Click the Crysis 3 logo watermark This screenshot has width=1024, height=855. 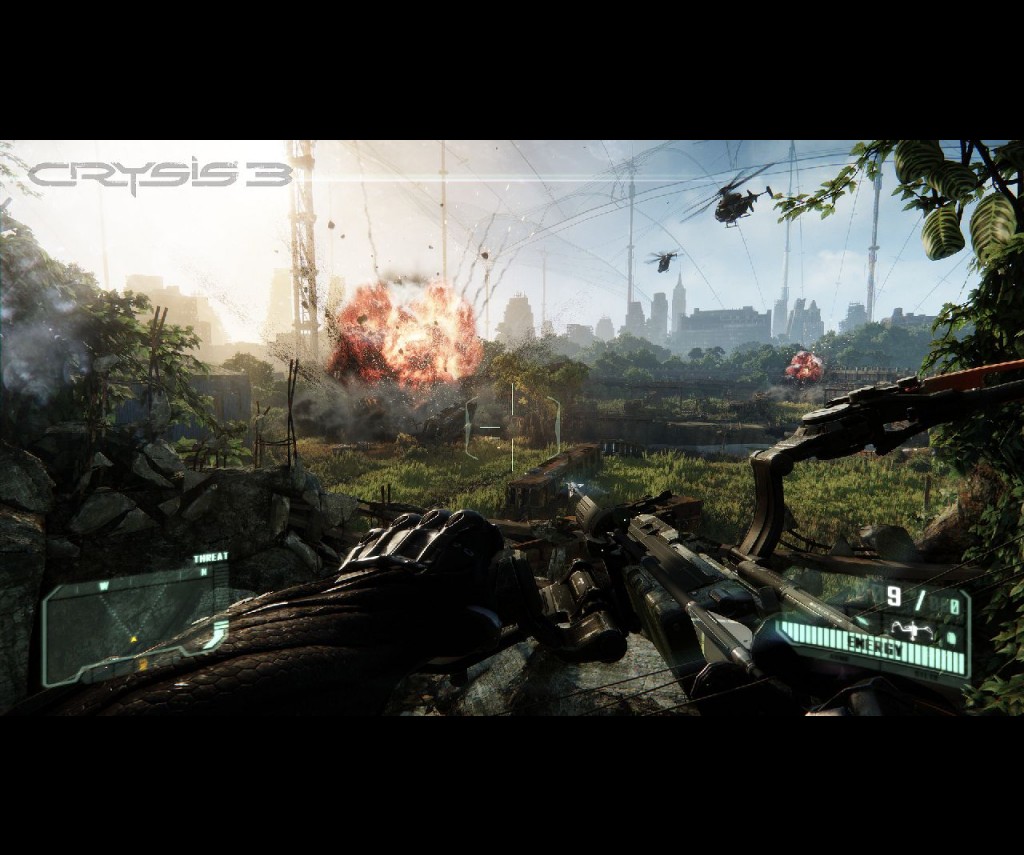click(160, 176)
